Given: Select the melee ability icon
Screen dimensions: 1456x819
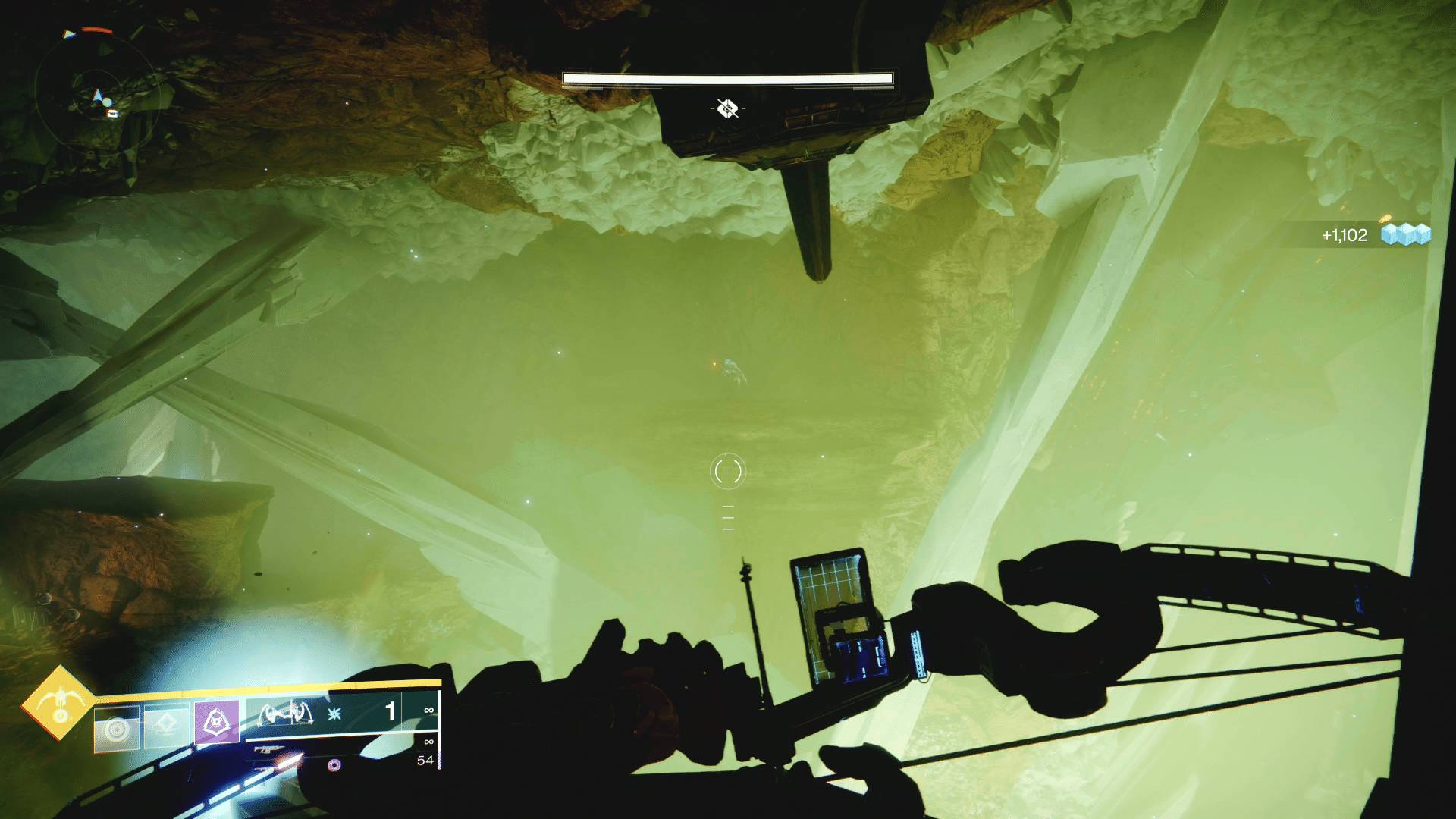Looking at the screenshot, I should point(166,723).
